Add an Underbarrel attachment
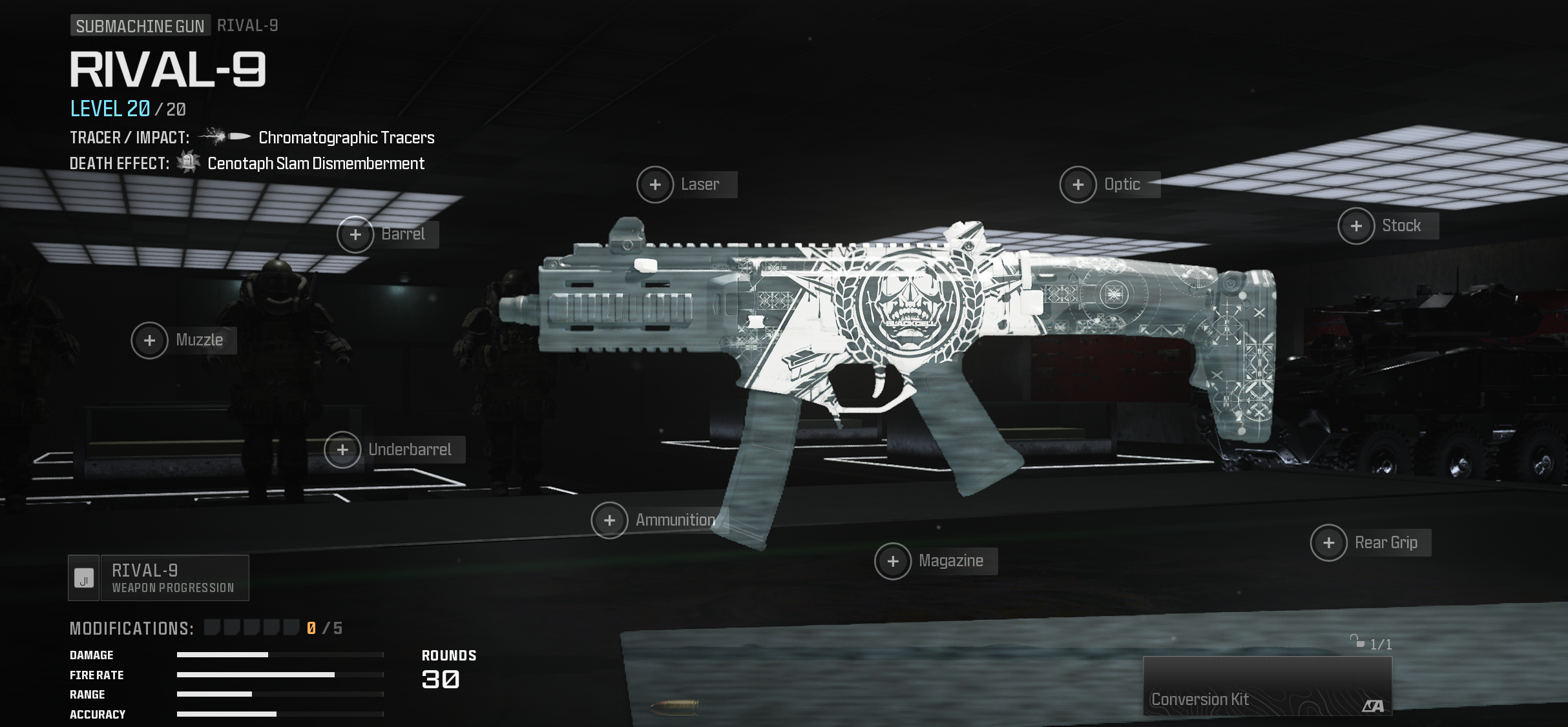Screen dimensions: 1568x727 click(x=343, y=450)
